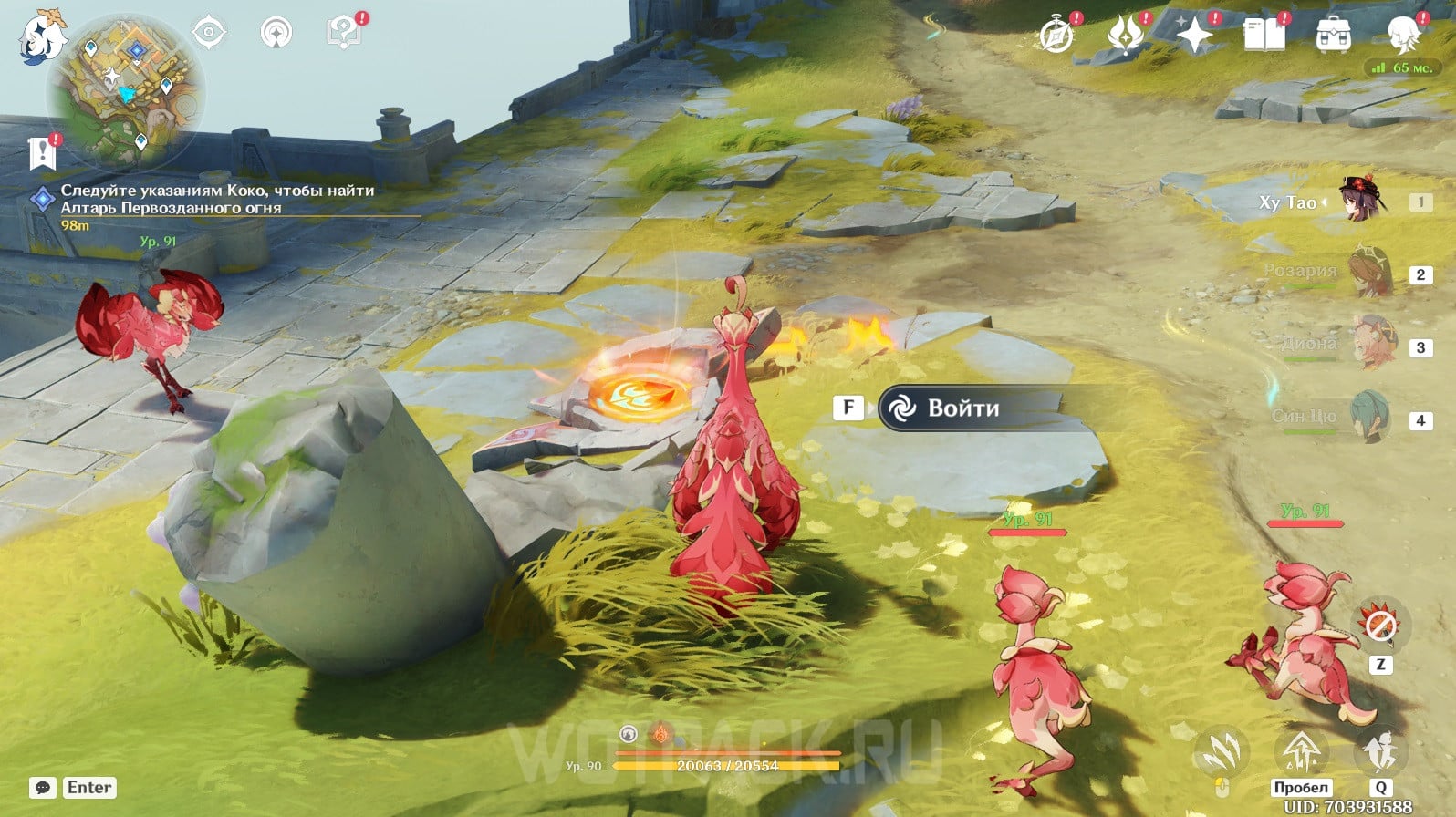The height and width of the screenshot is (817, 1456).
Task: Open the backpack inventory icon
Action: click(1333, 36)
